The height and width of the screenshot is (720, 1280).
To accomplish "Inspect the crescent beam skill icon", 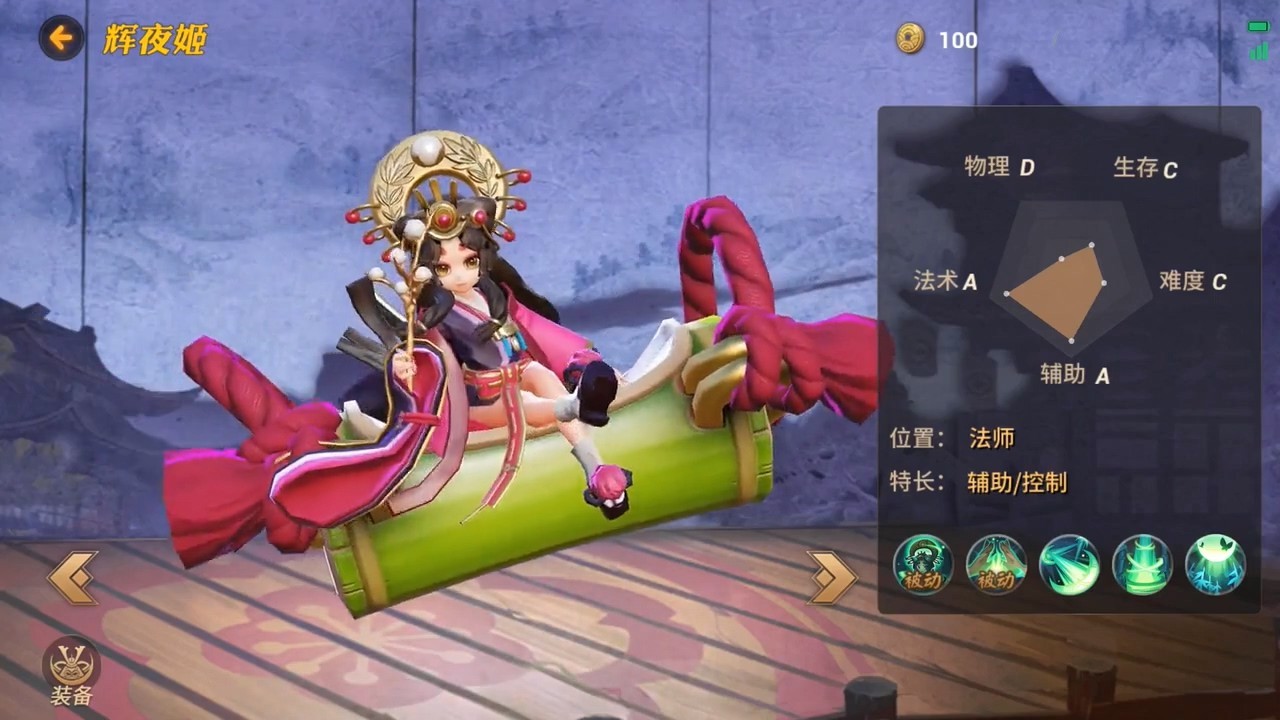I will [x=1069, y=565].
